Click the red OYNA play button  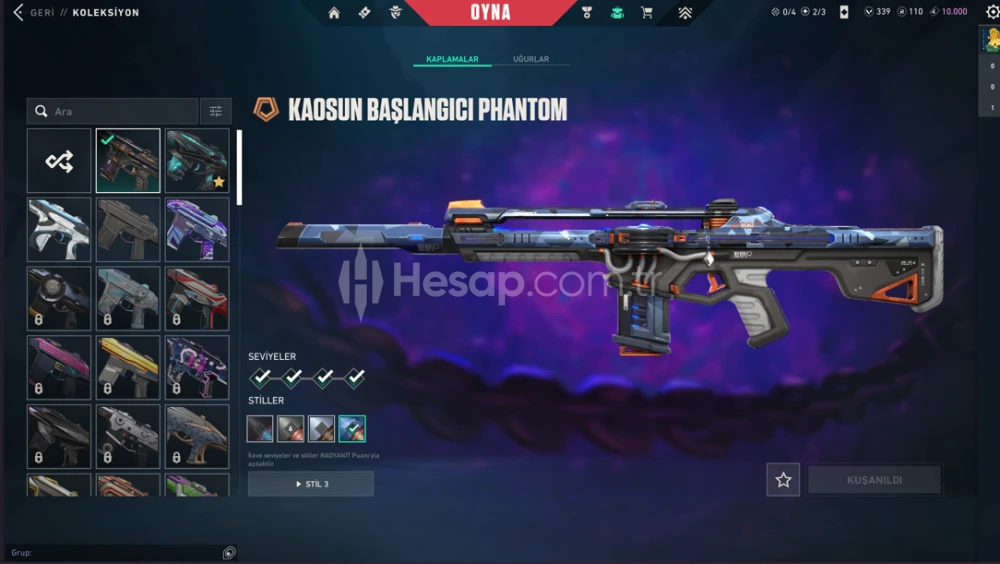click(490, 13)
